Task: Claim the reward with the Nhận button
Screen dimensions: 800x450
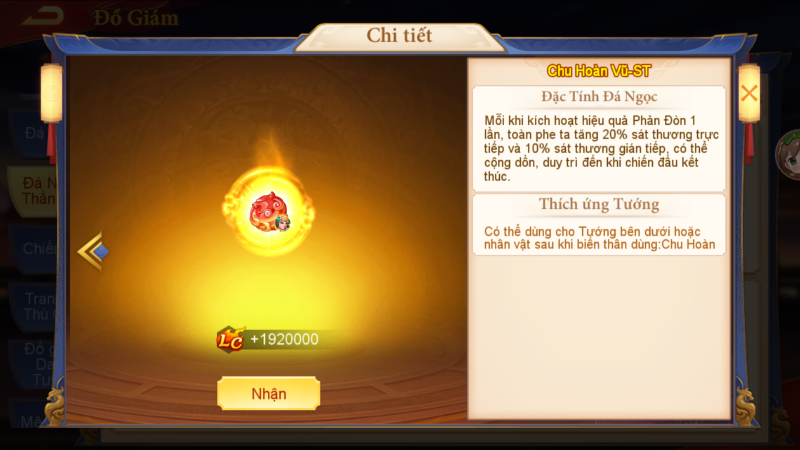Action: [x=268, y=393]
